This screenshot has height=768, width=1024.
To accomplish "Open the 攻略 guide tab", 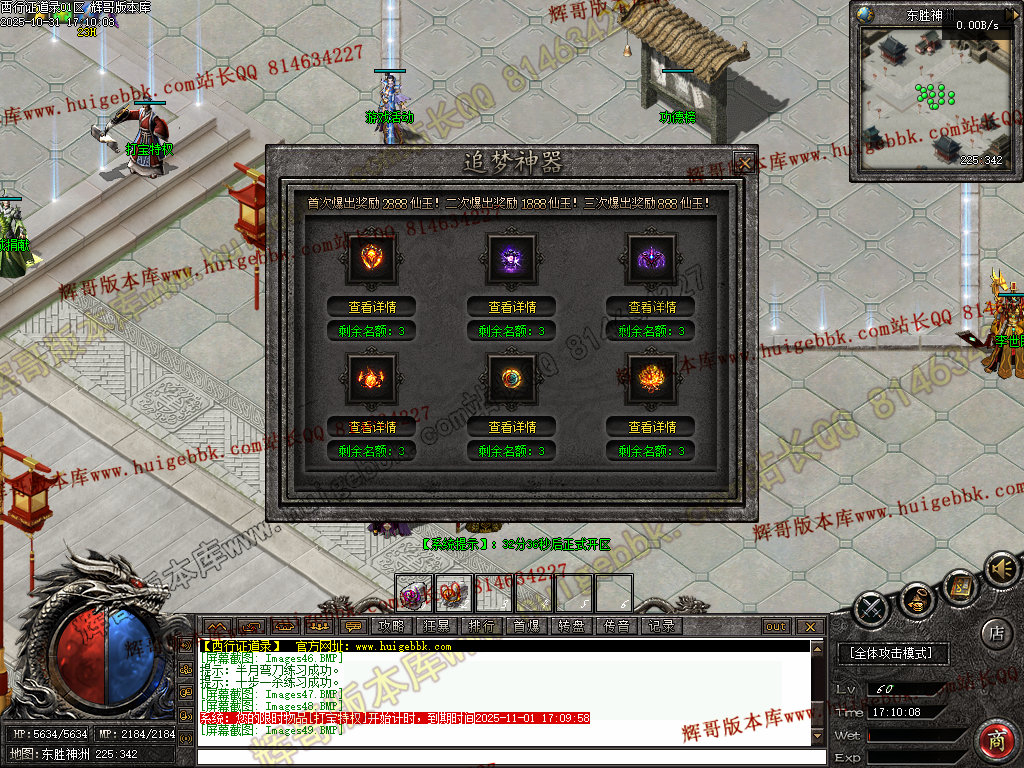I will pos(391,626).
